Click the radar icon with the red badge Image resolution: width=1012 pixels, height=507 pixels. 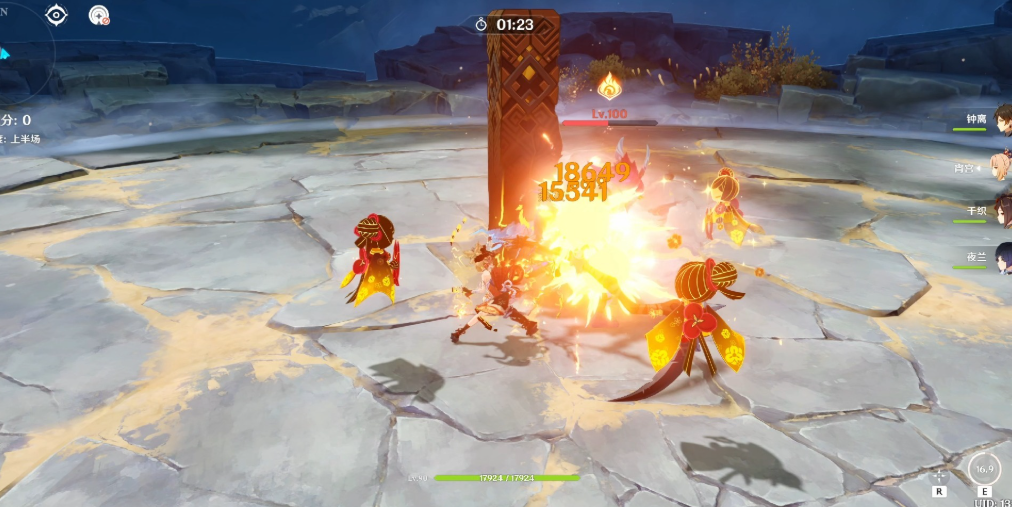(x=98, y=15)
